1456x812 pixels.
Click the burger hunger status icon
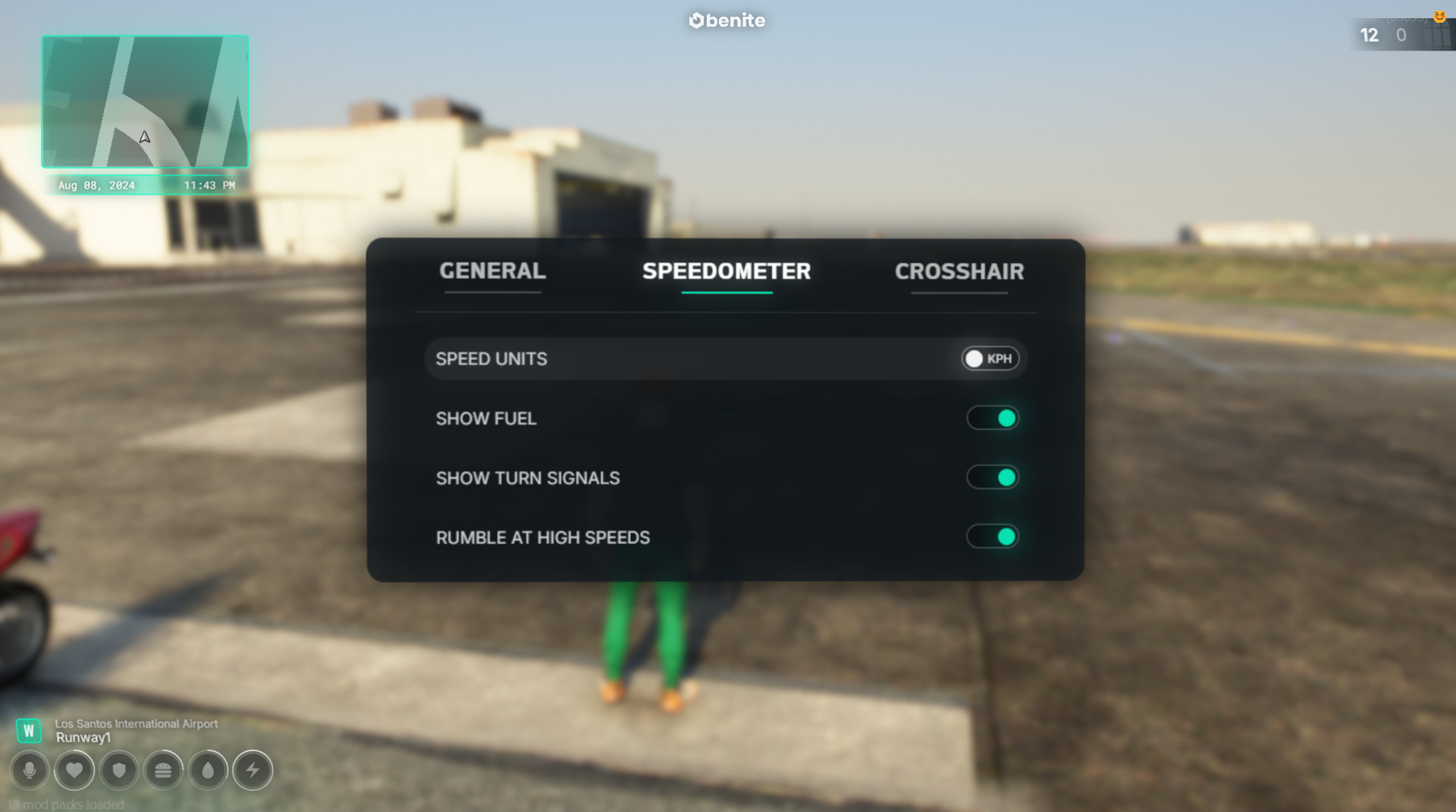(x=164, y=770)
